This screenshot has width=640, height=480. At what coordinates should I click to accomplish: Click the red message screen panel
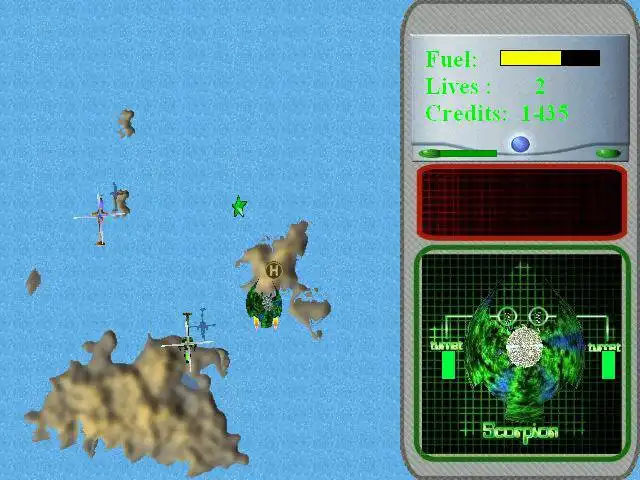click(520, 201)
